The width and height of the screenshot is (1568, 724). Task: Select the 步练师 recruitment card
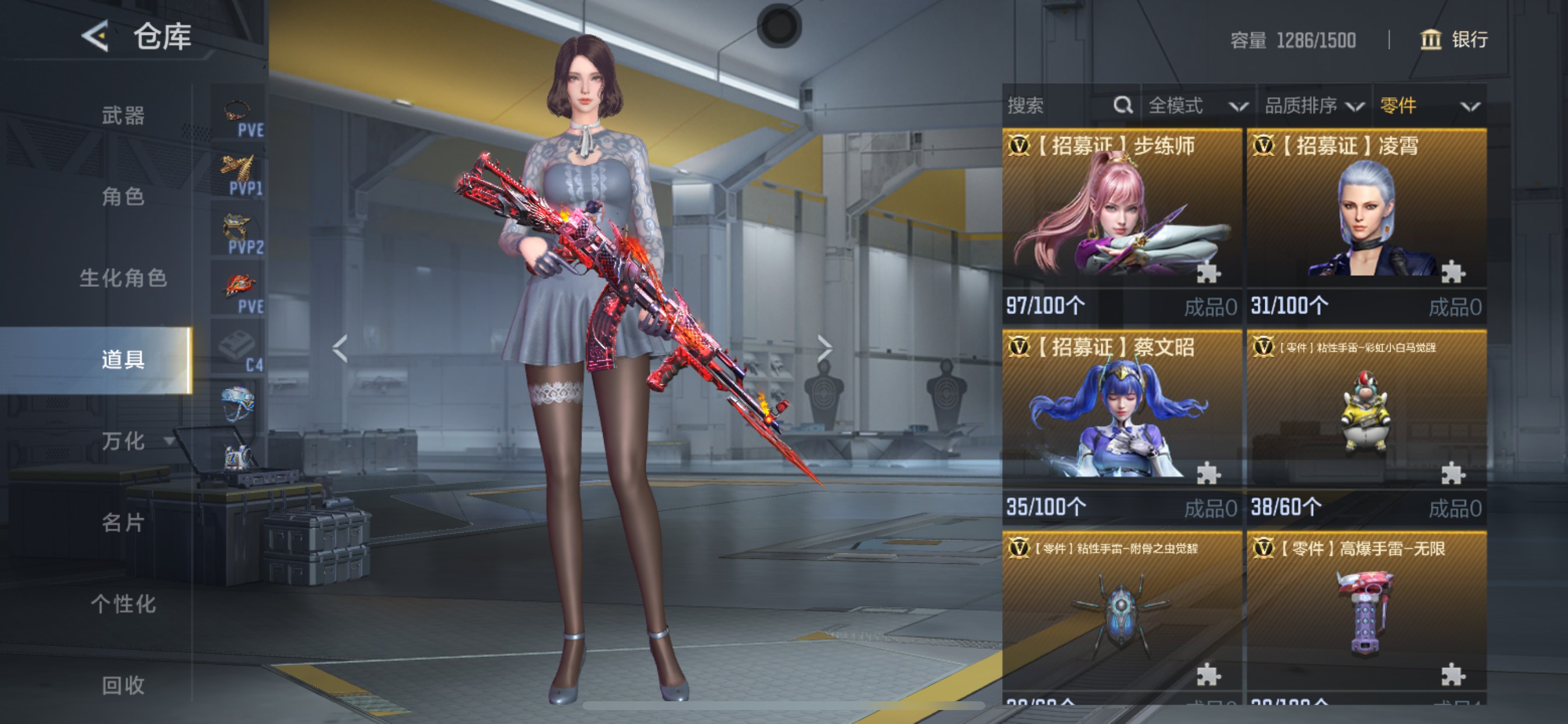click(x=1121, y=225)
